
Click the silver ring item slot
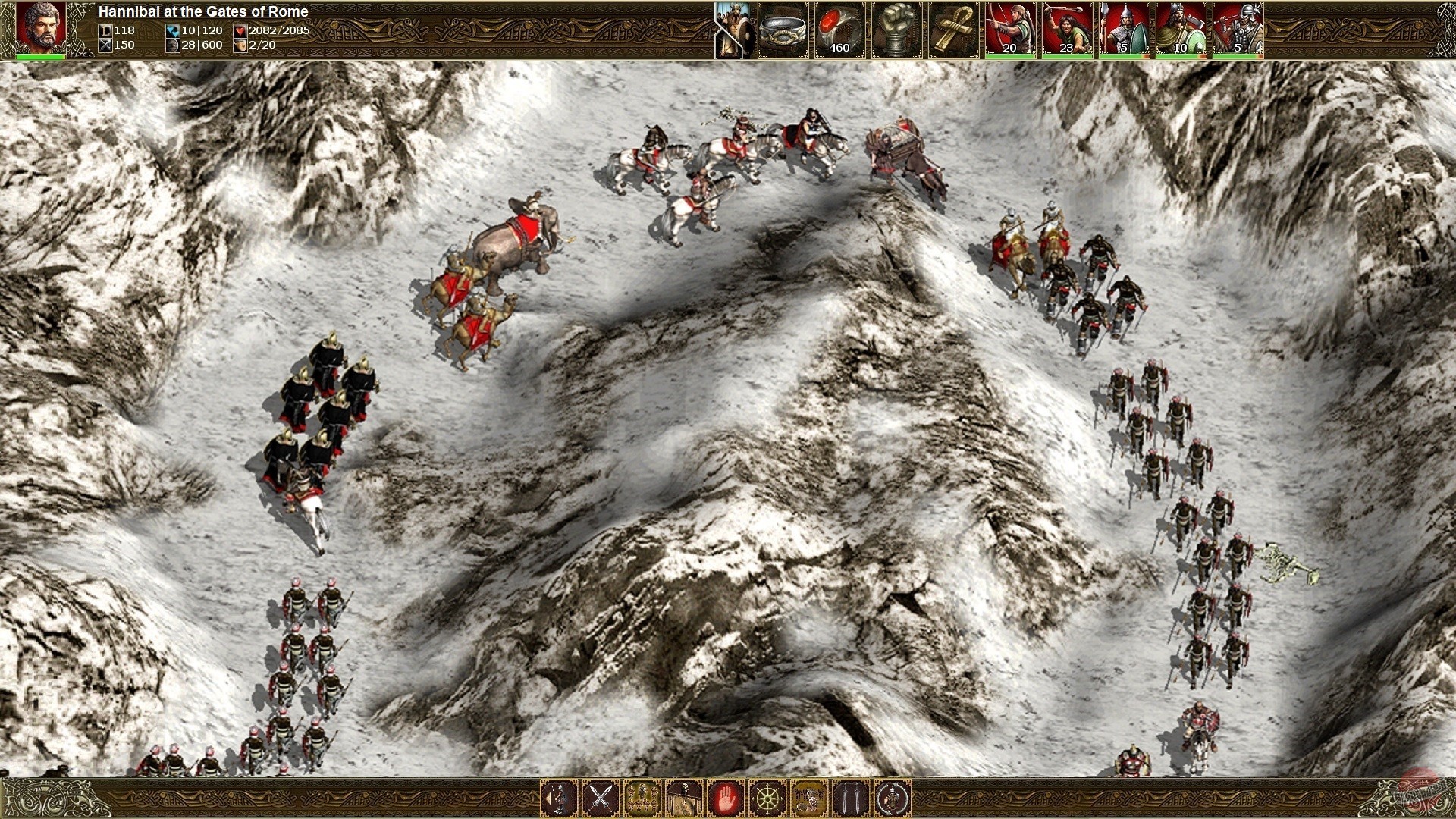[x=783, y=30]
